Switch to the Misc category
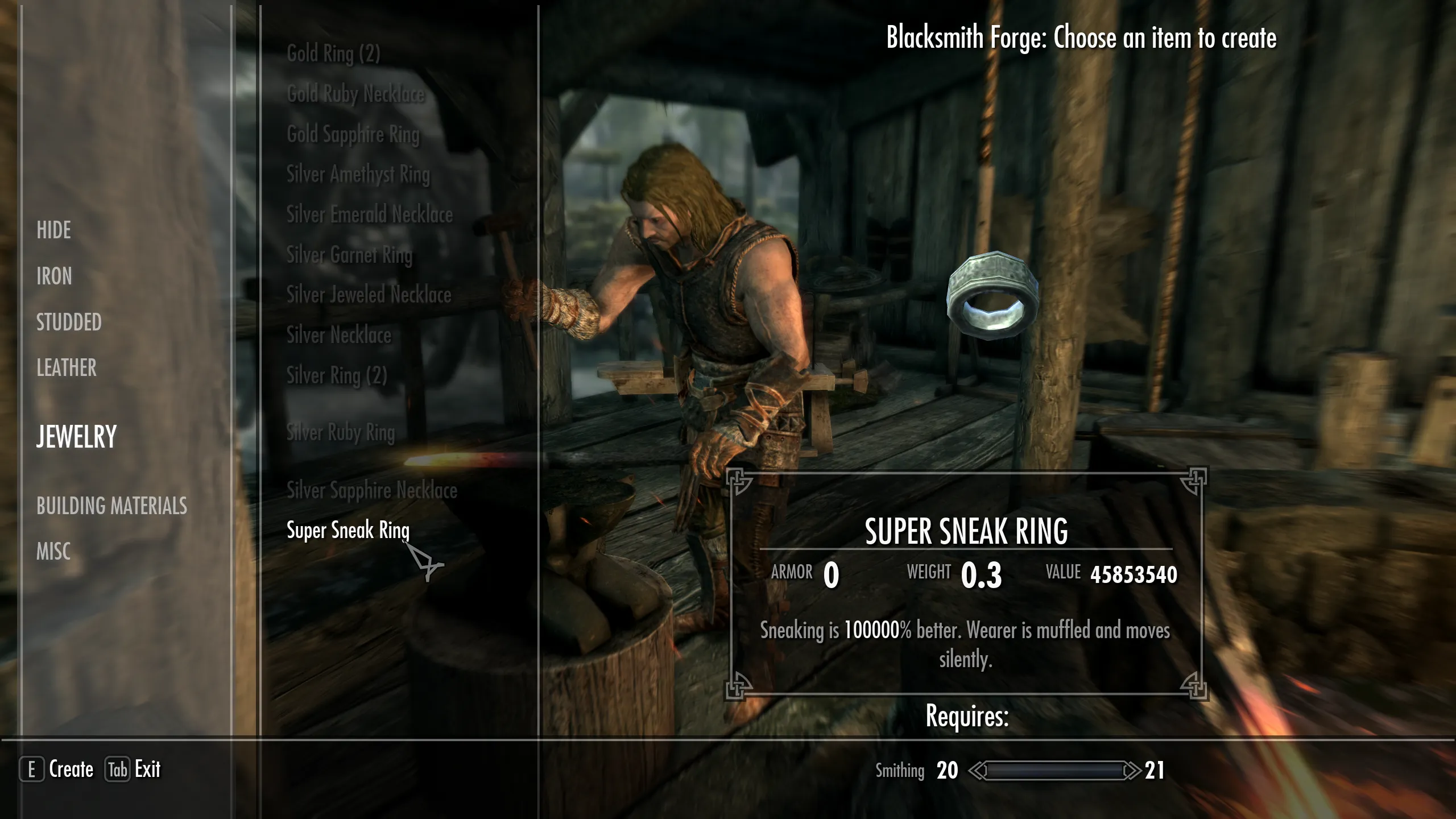Viewport: 1456px width, 819px height. pyautogui.click(x=53, y=551)
